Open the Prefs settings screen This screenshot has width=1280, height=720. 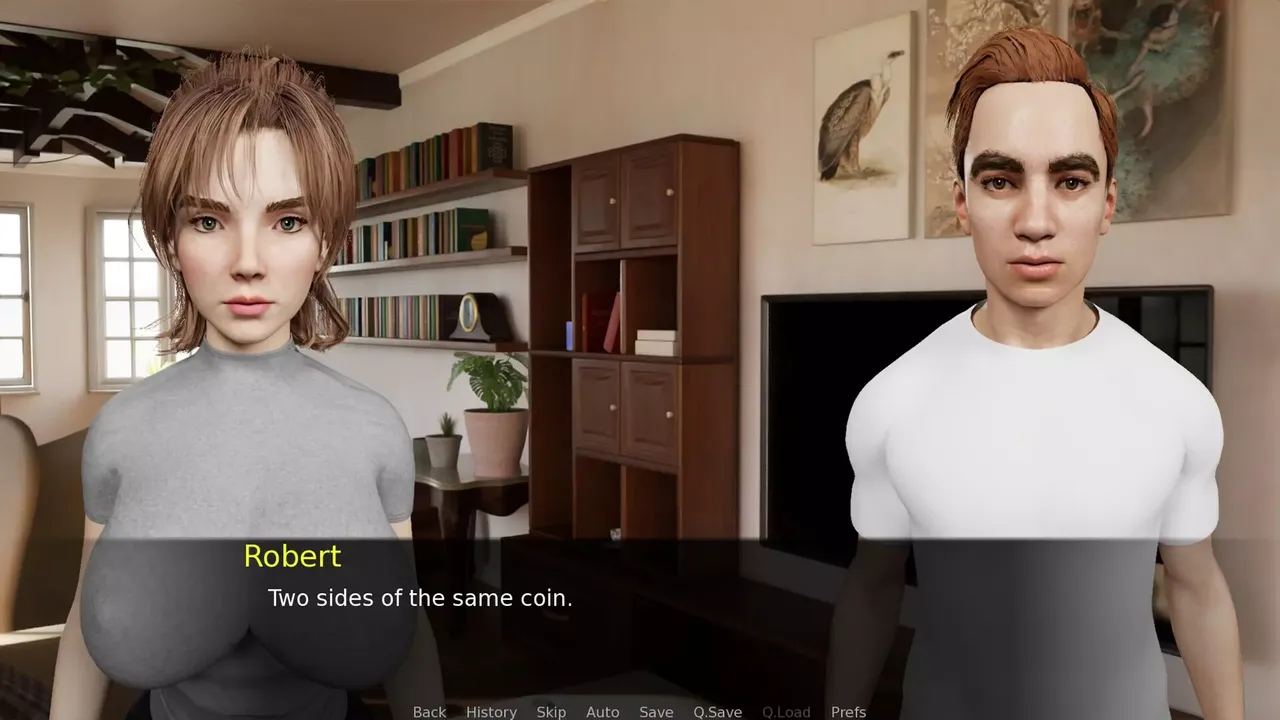coord(851,712)
